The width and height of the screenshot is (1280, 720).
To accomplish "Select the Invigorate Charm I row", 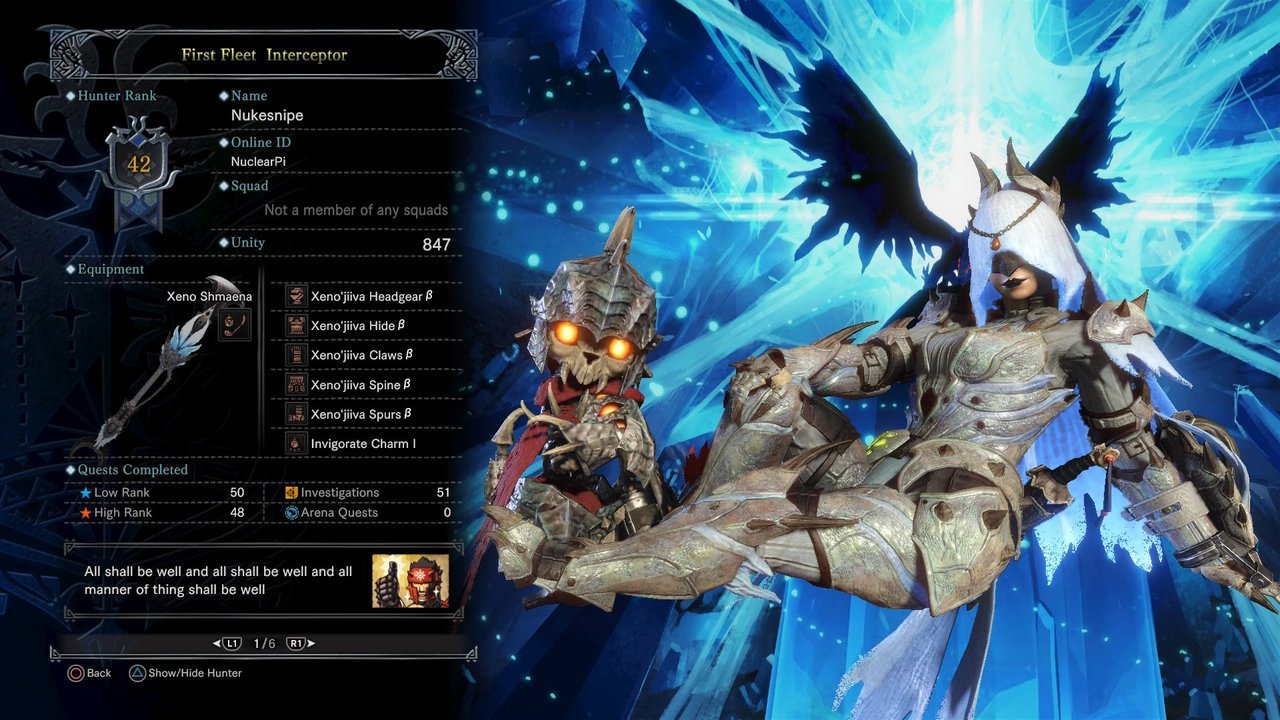I will pos(365,443).
